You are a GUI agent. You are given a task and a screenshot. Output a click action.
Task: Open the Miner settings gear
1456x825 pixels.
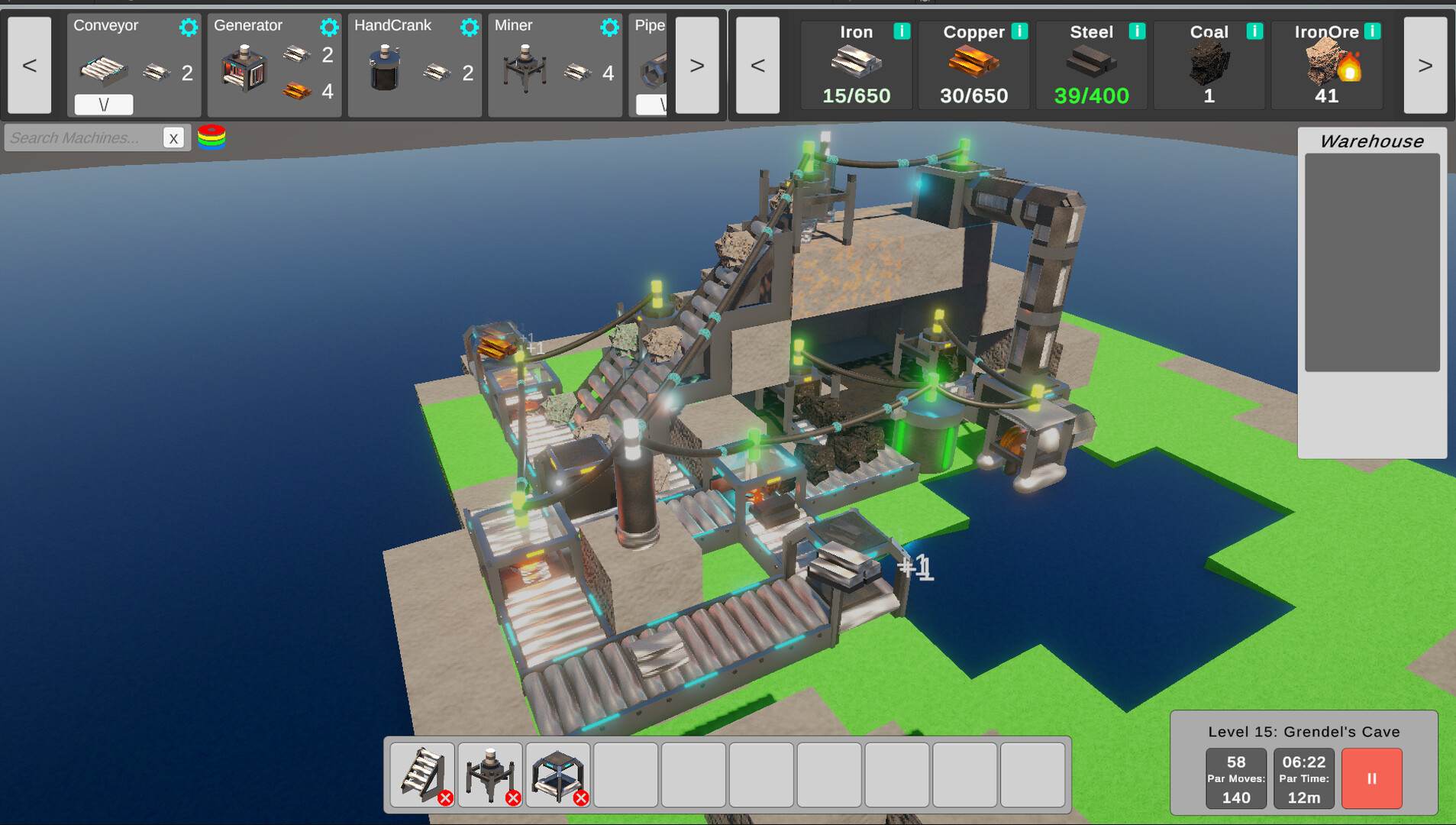point(609,26)
